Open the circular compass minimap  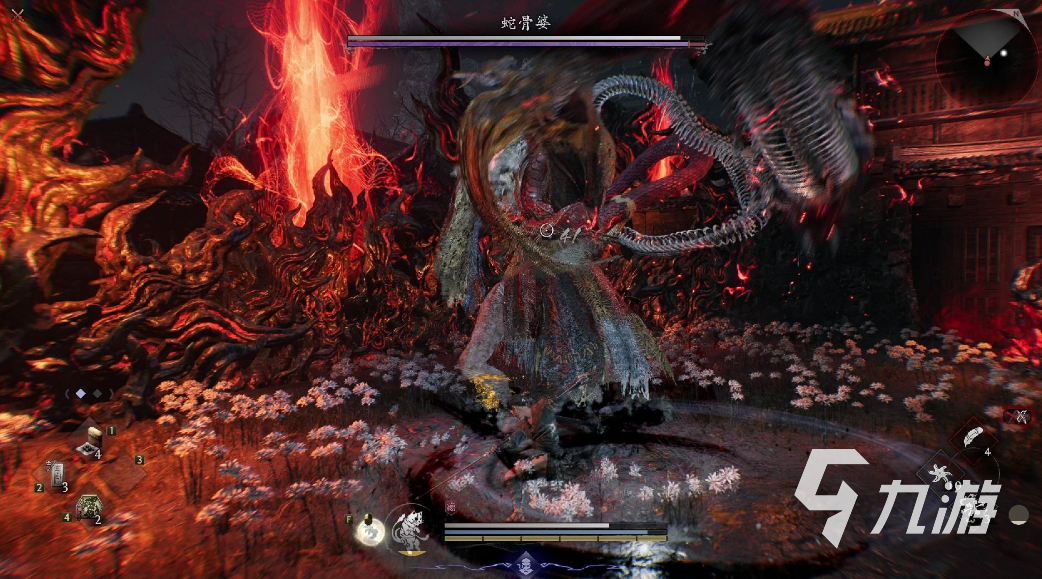(x=986, y=56)
